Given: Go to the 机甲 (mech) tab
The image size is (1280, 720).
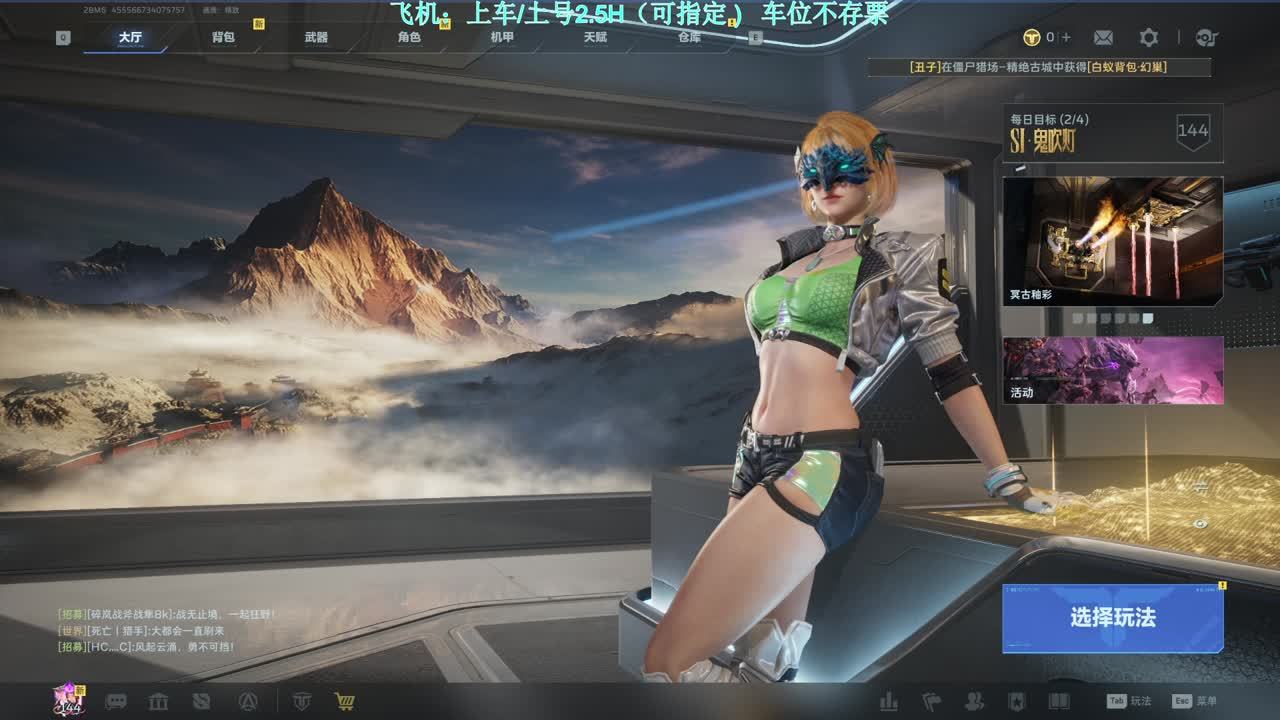Looking at the screenshot, I should point(502,38).
